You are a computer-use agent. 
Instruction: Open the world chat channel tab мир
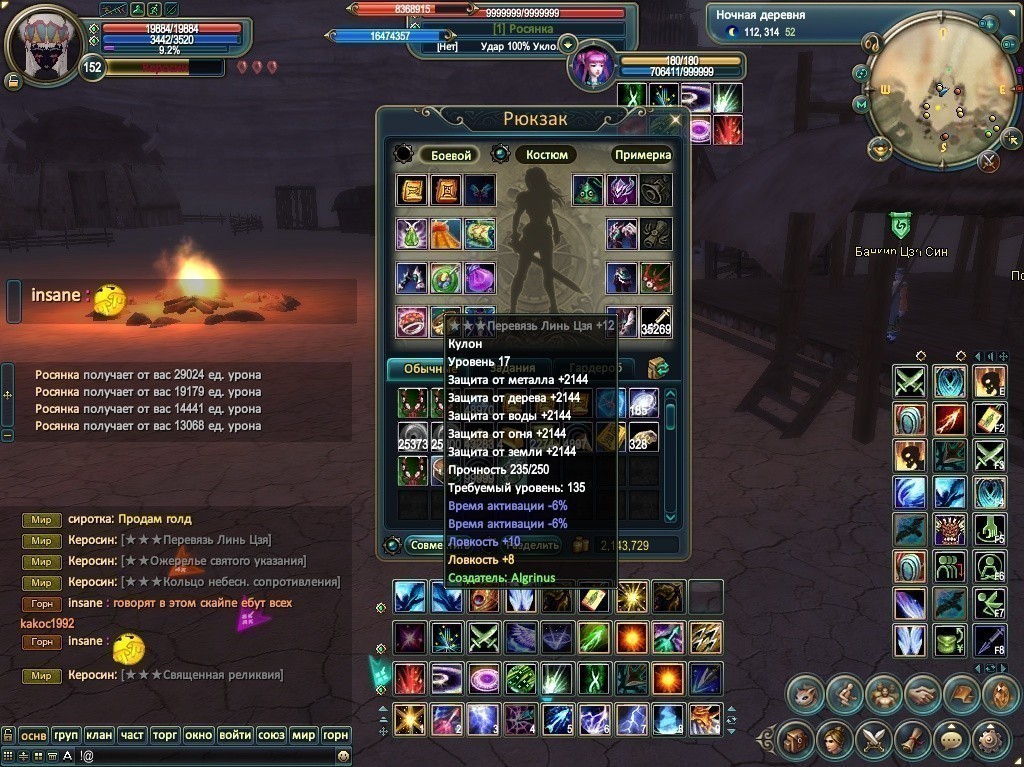(x=303, y=736)
